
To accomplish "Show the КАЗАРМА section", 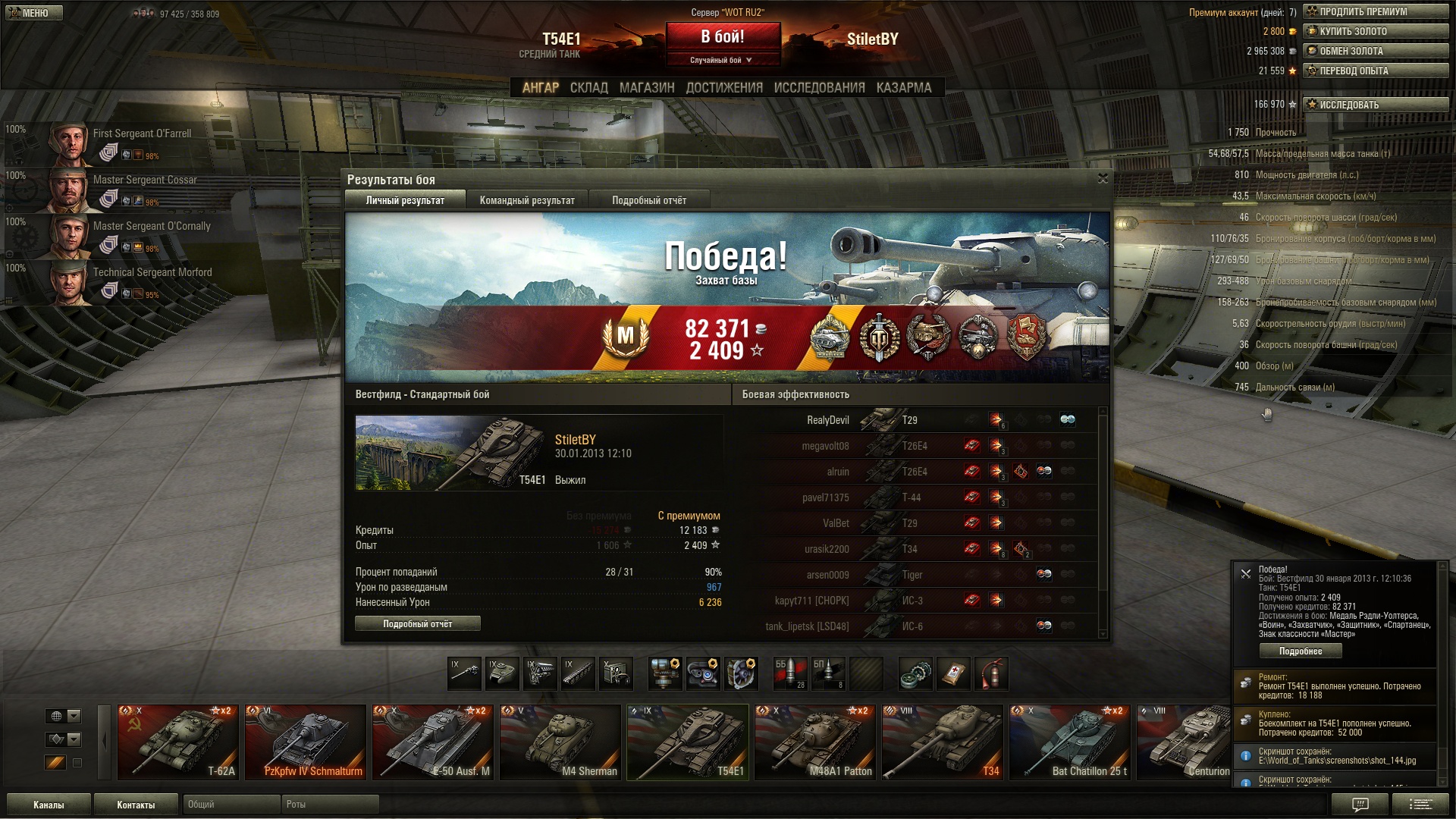I will 903,88.
